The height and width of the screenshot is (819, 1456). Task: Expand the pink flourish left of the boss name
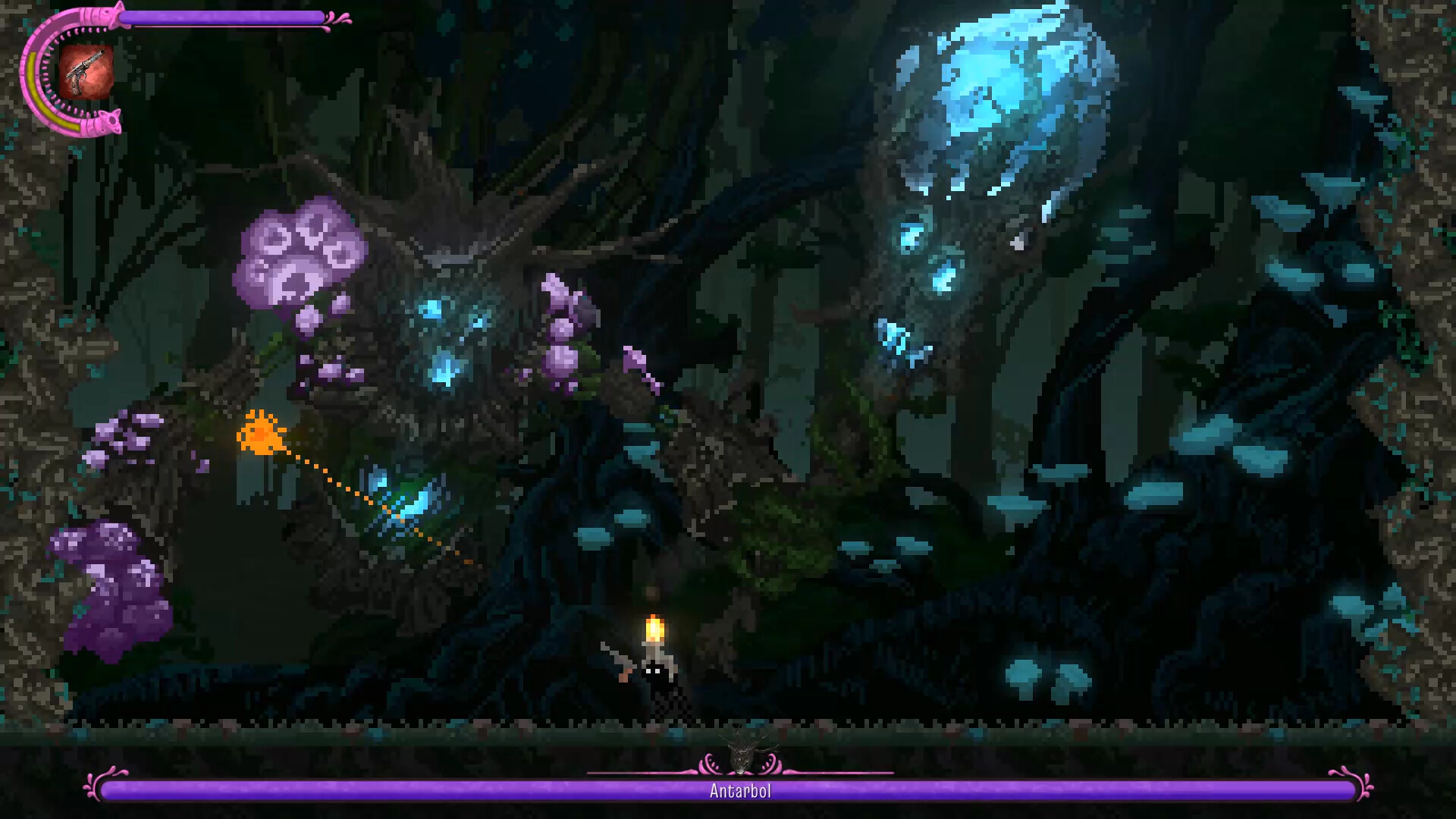(709, 764)
